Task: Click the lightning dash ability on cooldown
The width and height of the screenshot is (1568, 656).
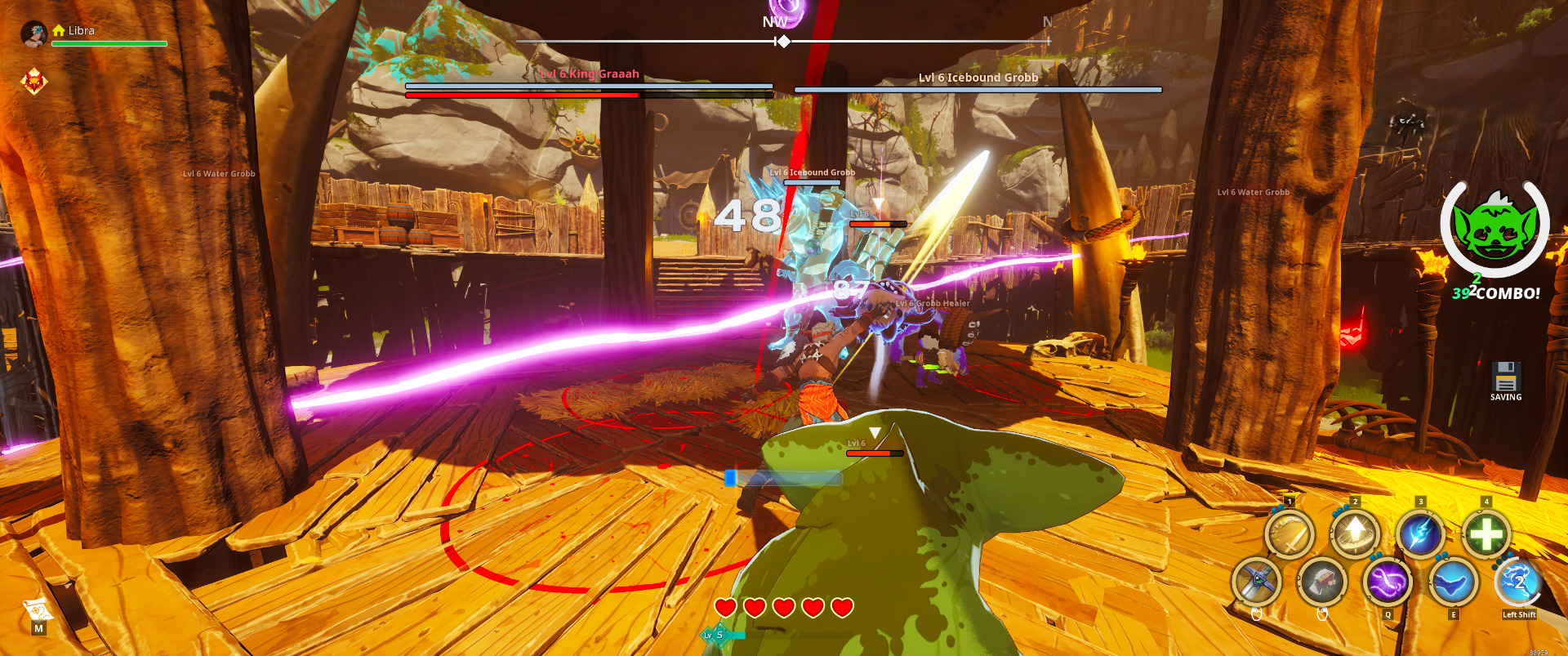Action: pos(1518,582)
